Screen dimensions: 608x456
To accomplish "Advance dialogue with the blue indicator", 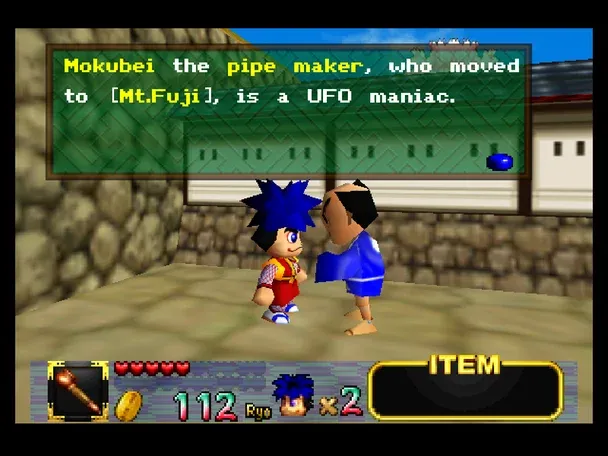I will (499, 161).
